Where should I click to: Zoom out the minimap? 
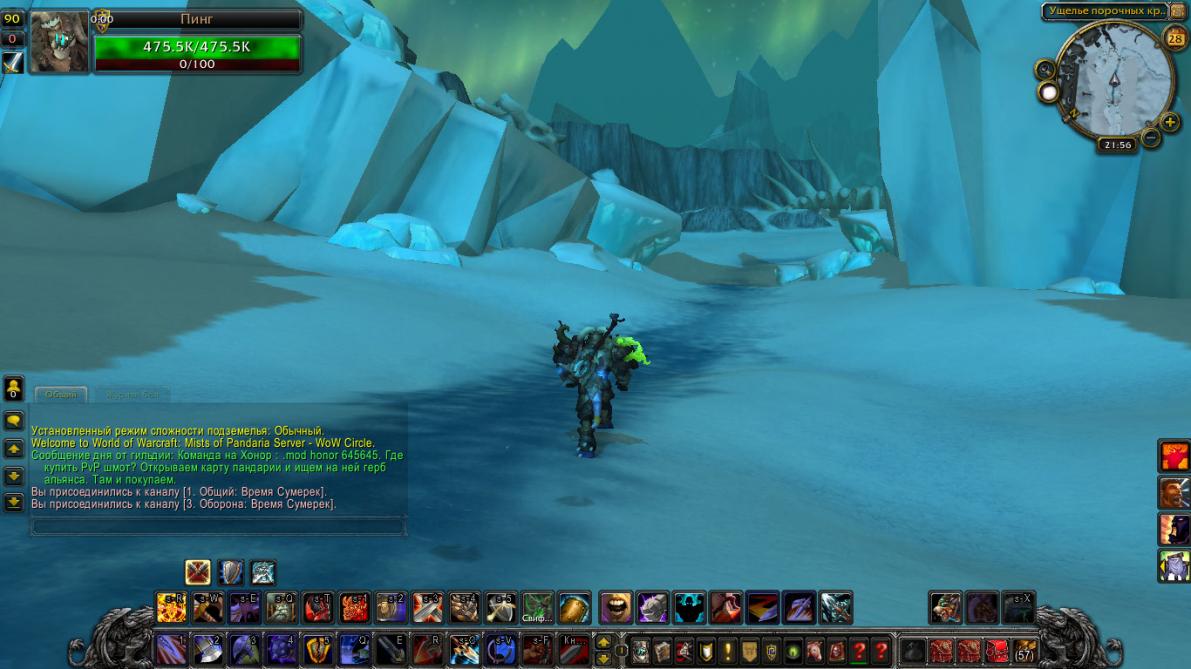(x=1151, y=137)
